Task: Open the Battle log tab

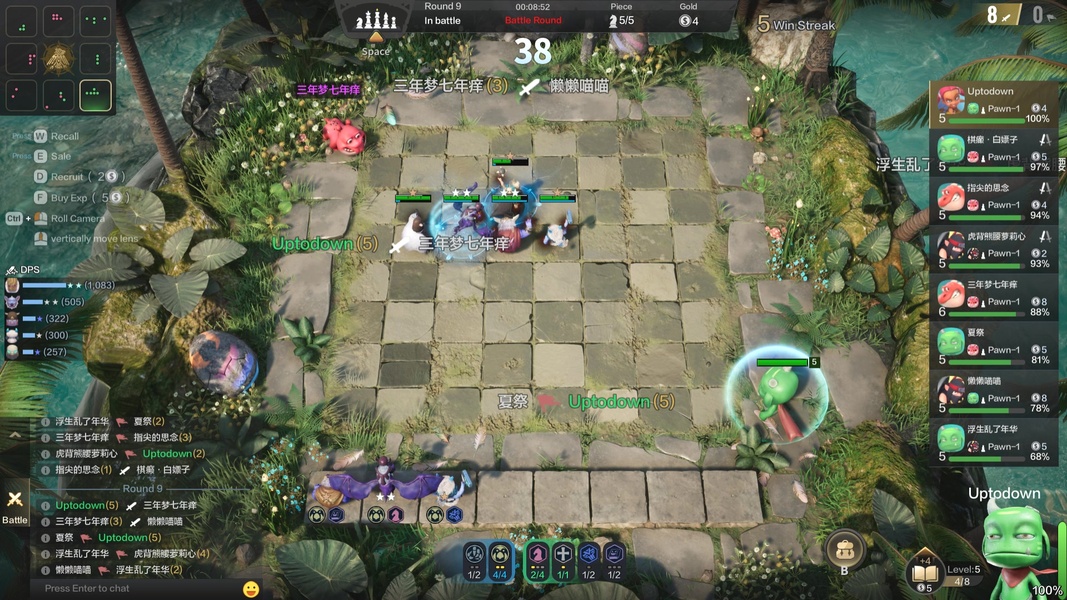Action: tap(15, 505)
